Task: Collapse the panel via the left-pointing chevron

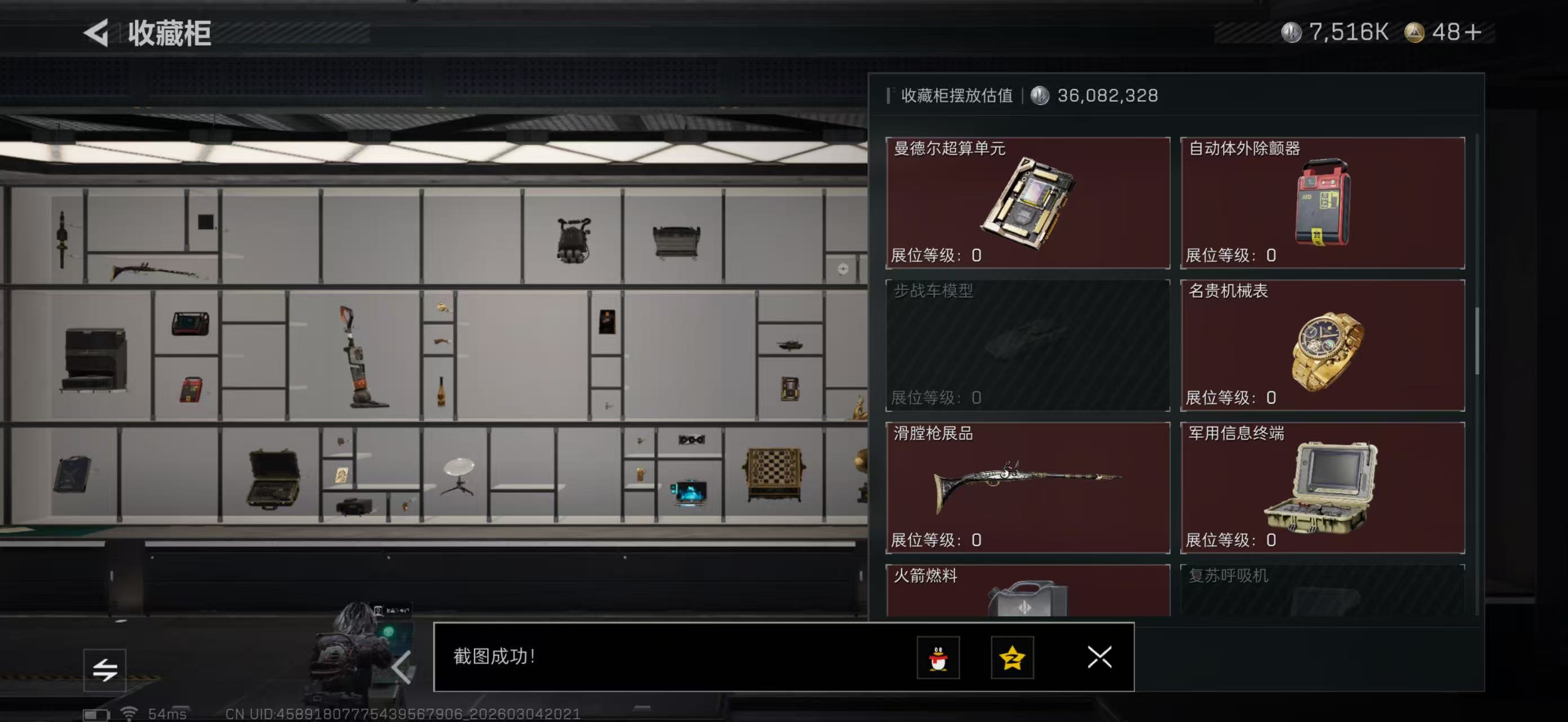Action: pos(402,667)
